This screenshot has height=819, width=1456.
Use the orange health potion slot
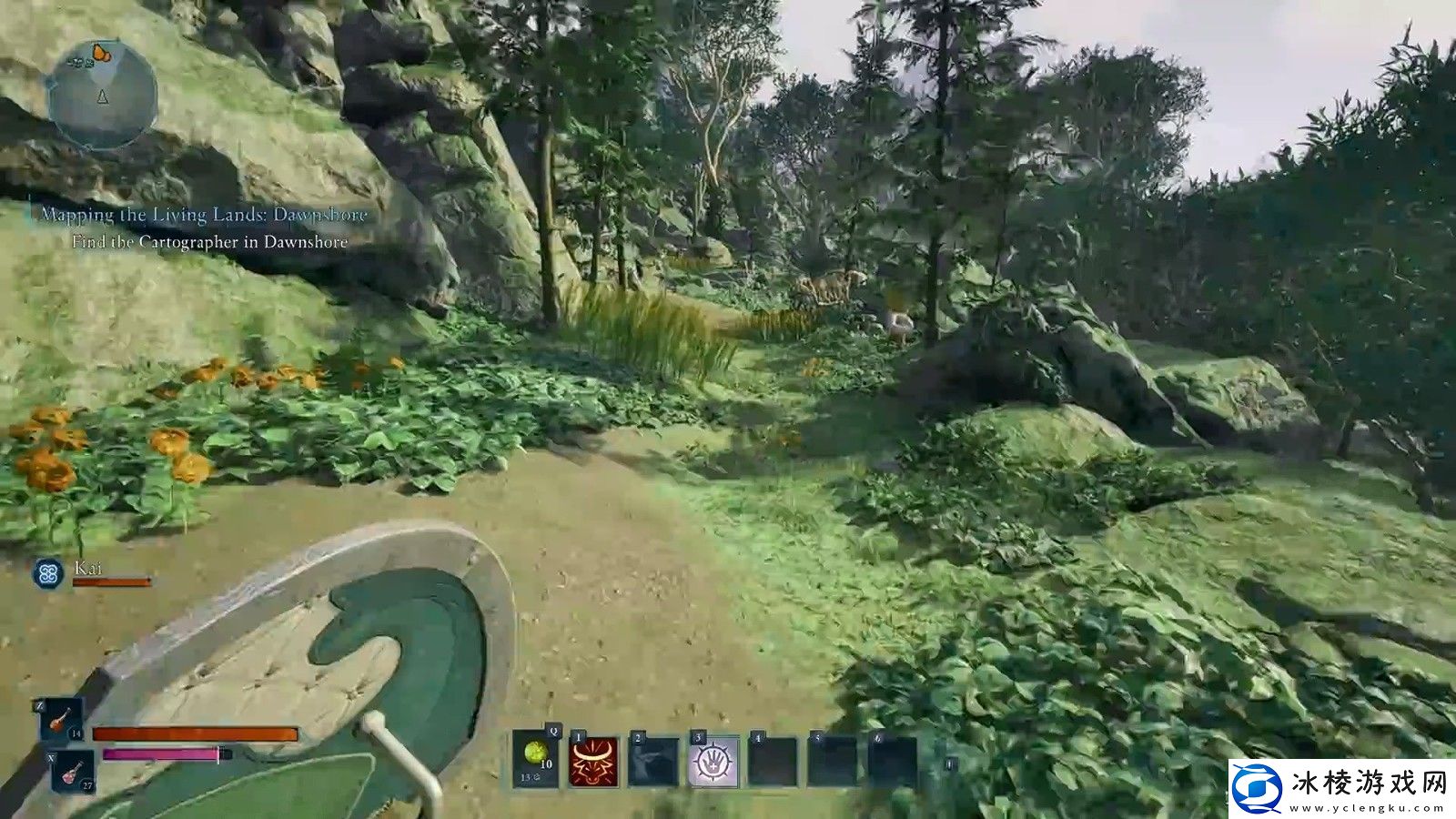coord(61,720)
